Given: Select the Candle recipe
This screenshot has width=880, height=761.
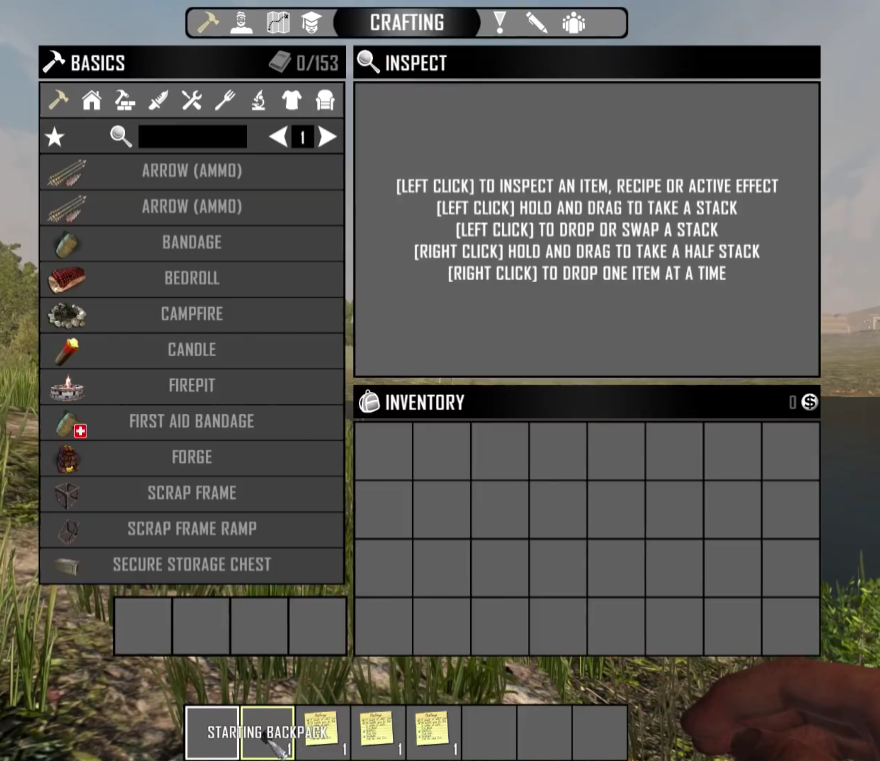Looking at the screenshot, I should (191, 350).
